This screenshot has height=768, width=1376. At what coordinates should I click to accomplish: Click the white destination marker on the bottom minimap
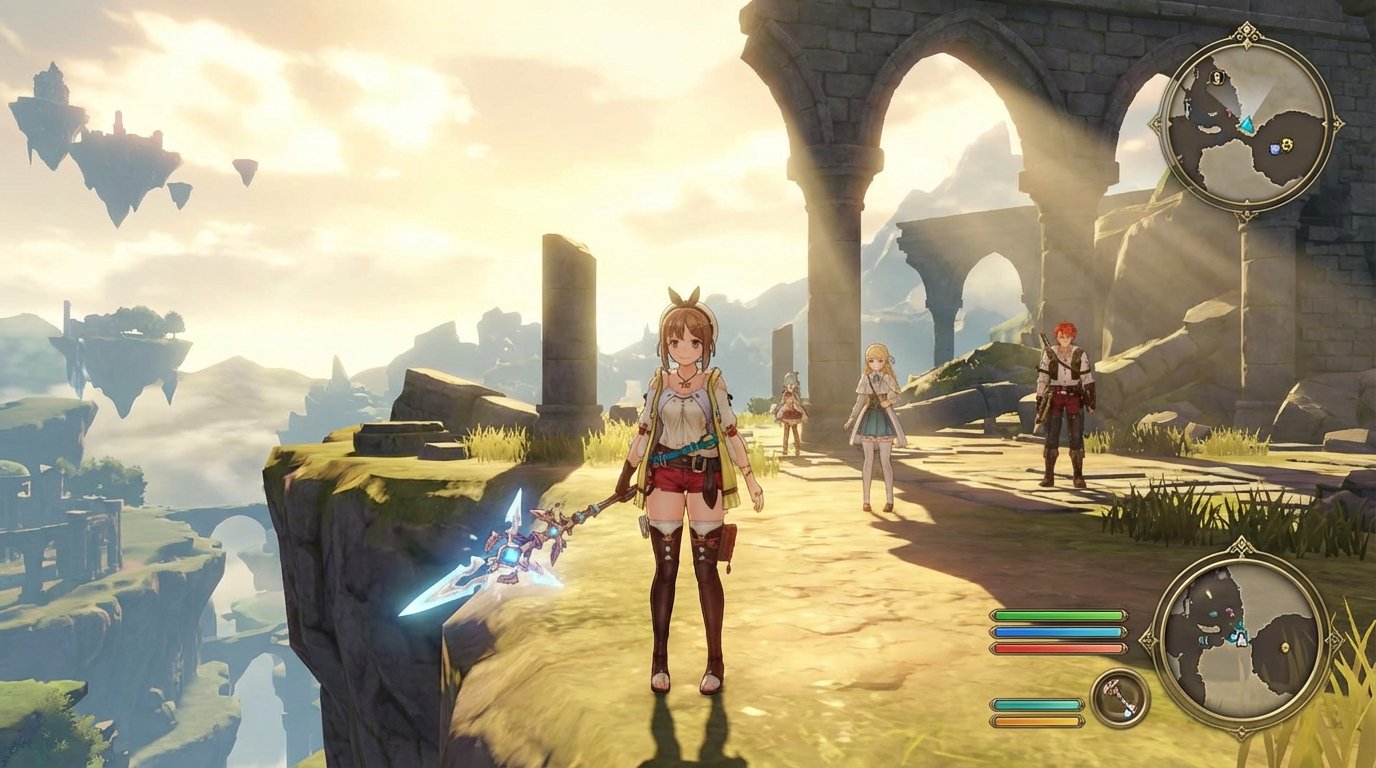click(x=1240, y=640)
